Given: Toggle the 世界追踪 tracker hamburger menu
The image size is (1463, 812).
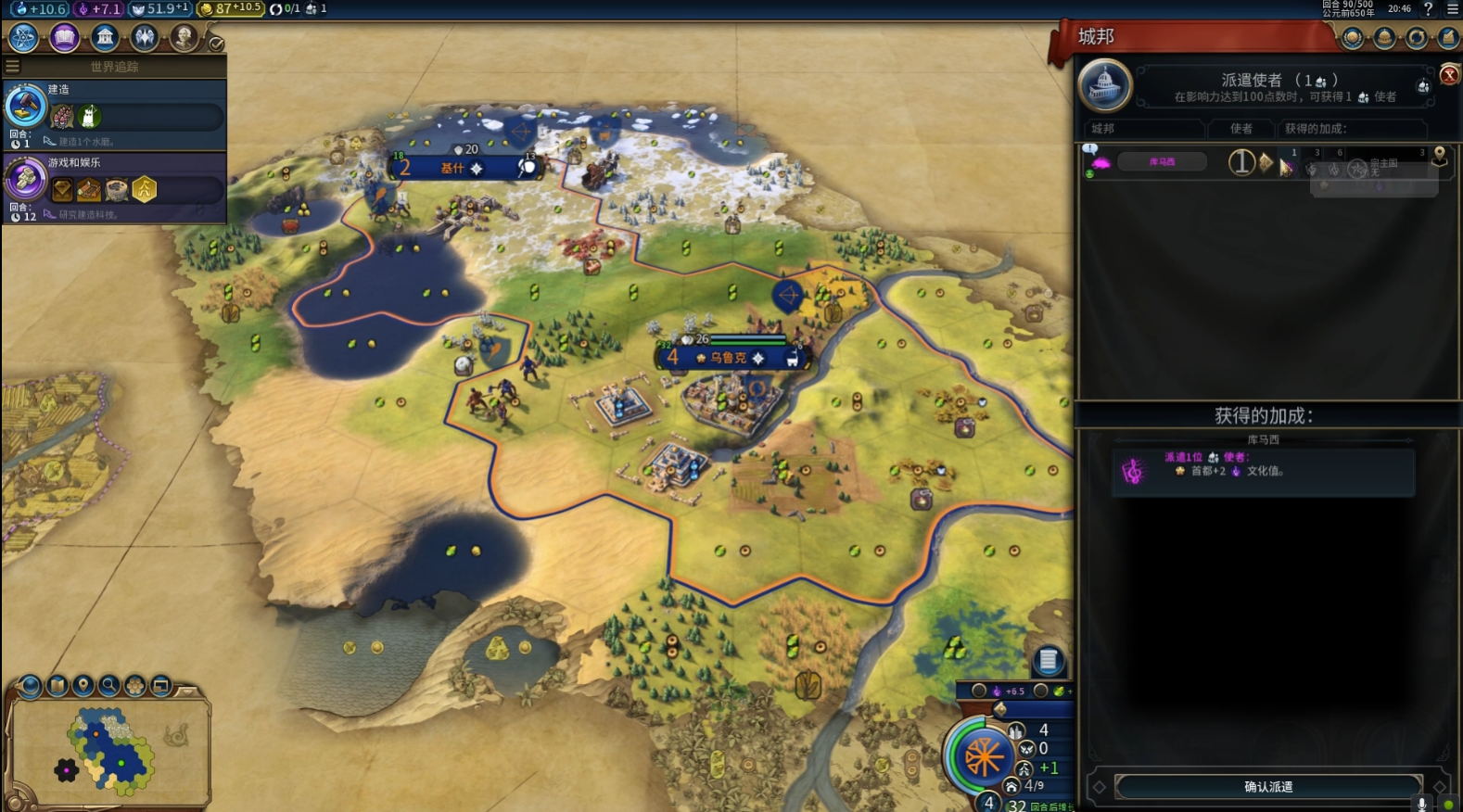Looking at the screenshot, I should [12, 67].
